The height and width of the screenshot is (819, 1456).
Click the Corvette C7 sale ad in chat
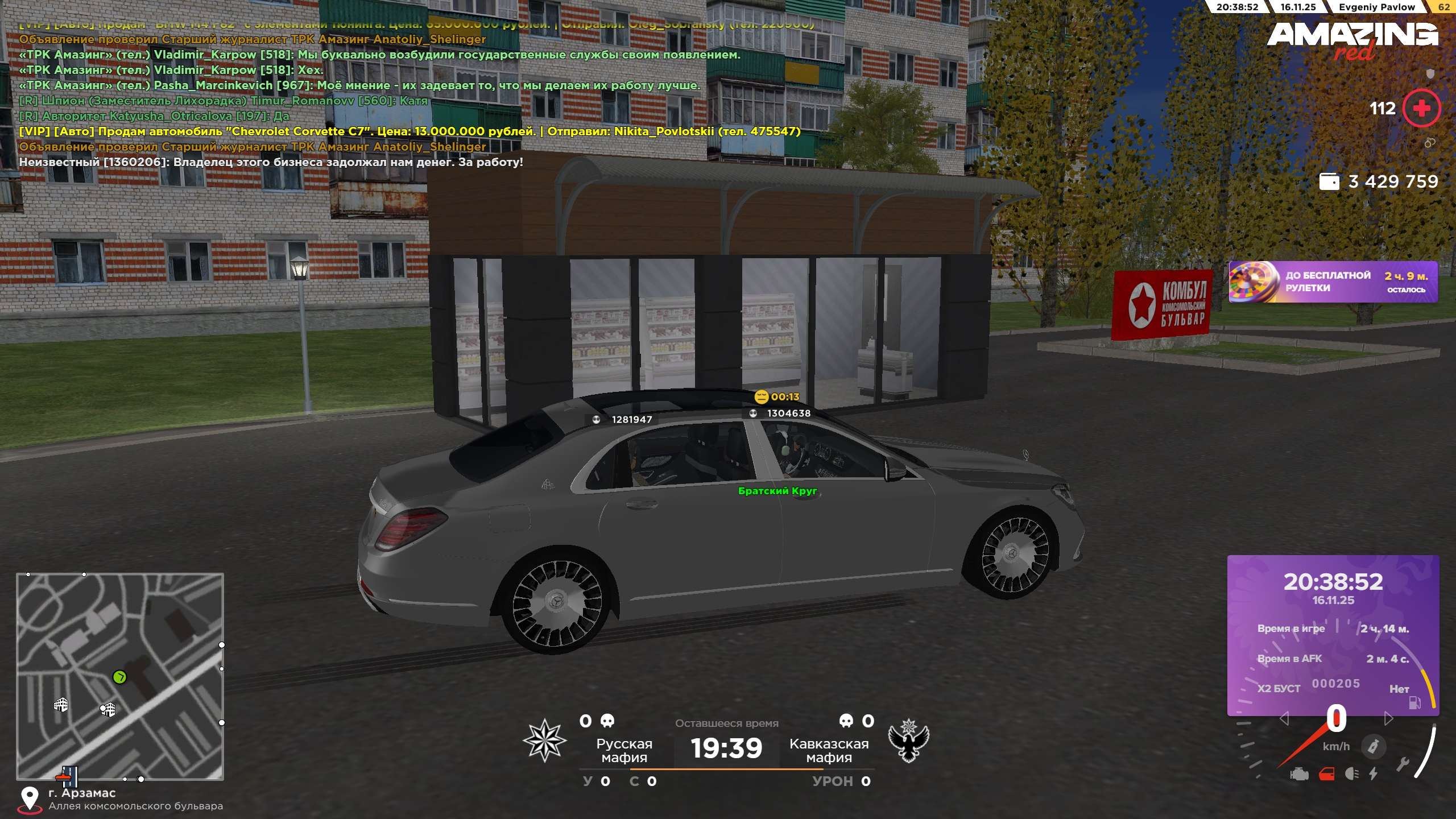(x=409, y=131)
